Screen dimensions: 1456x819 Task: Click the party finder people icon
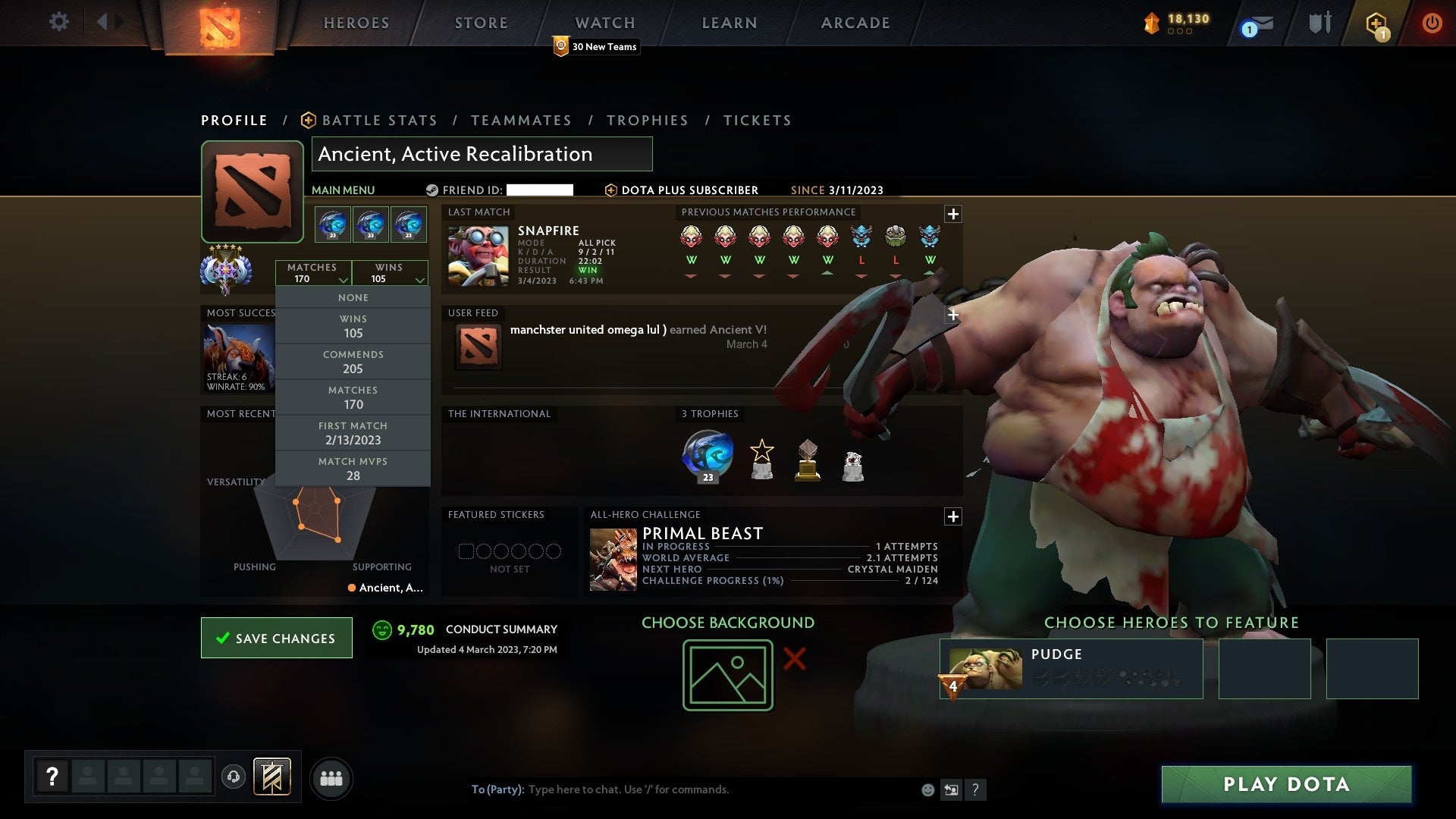coord(331,778)
